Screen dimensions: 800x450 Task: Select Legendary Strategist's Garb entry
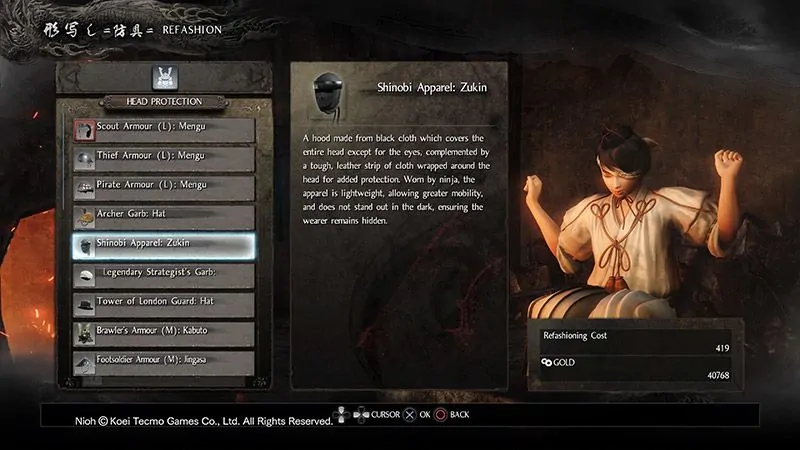163,273
